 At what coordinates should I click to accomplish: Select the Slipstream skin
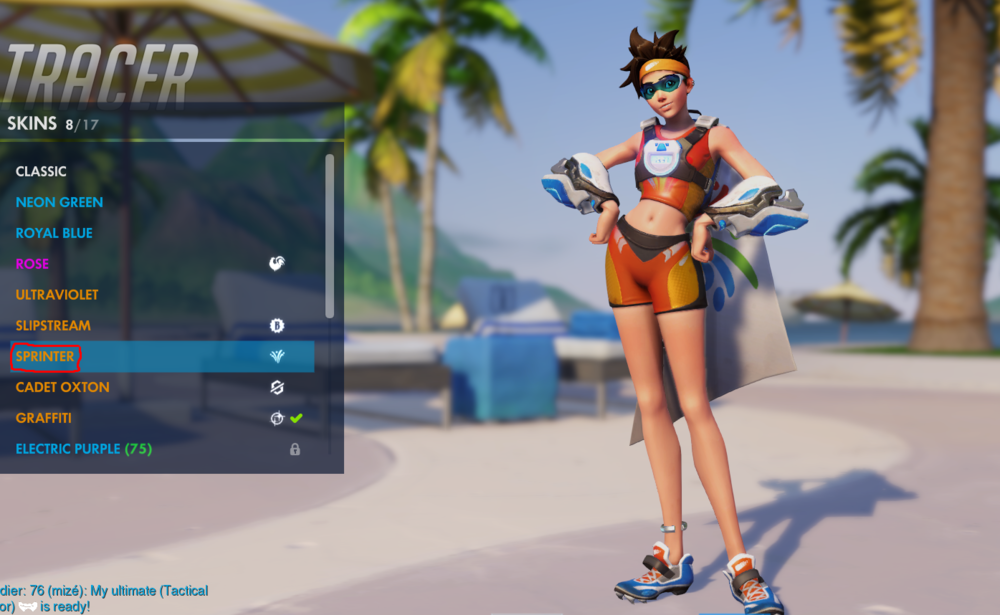(x=53, y=326)
